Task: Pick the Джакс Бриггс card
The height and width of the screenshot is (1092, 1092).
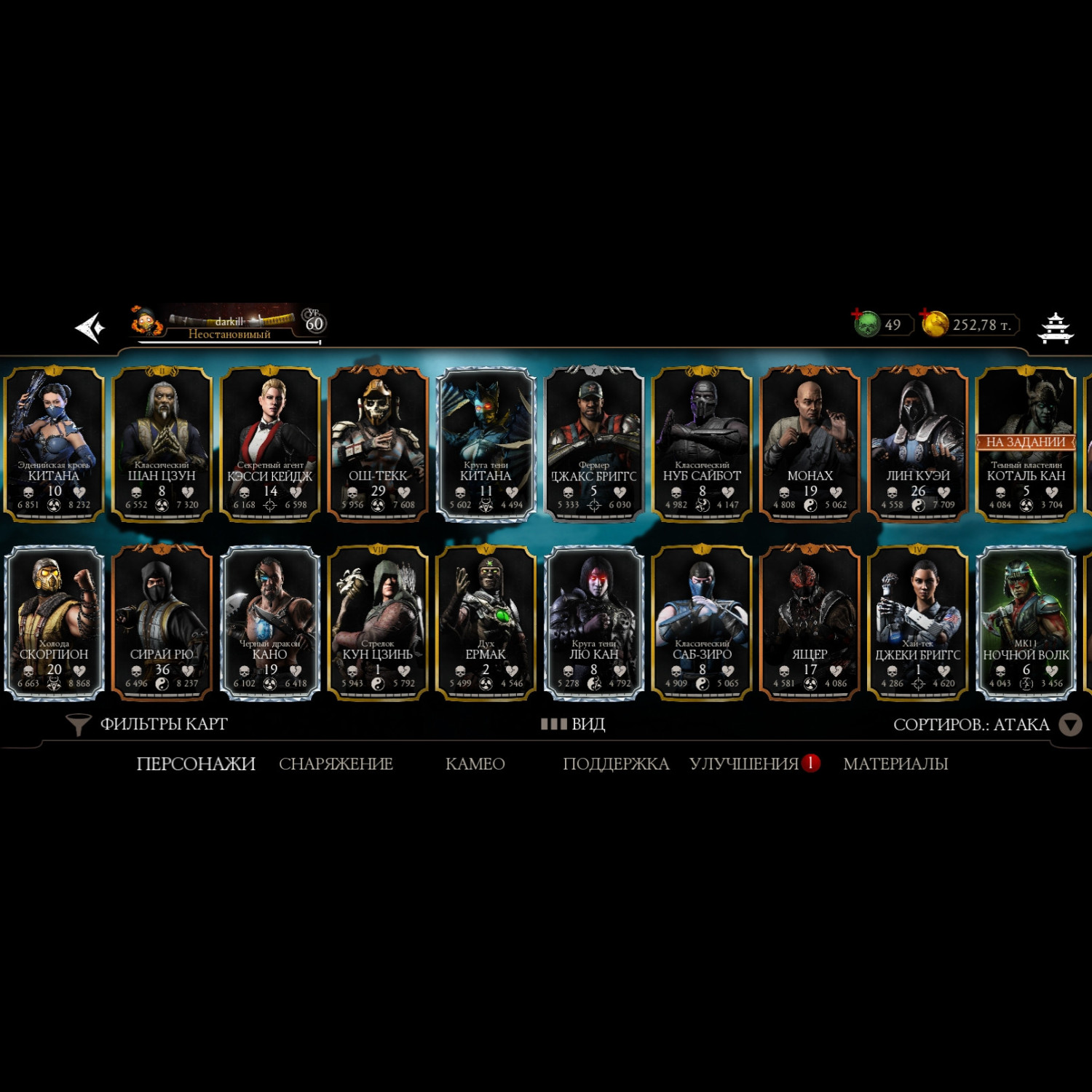Action: pos(594,444)
